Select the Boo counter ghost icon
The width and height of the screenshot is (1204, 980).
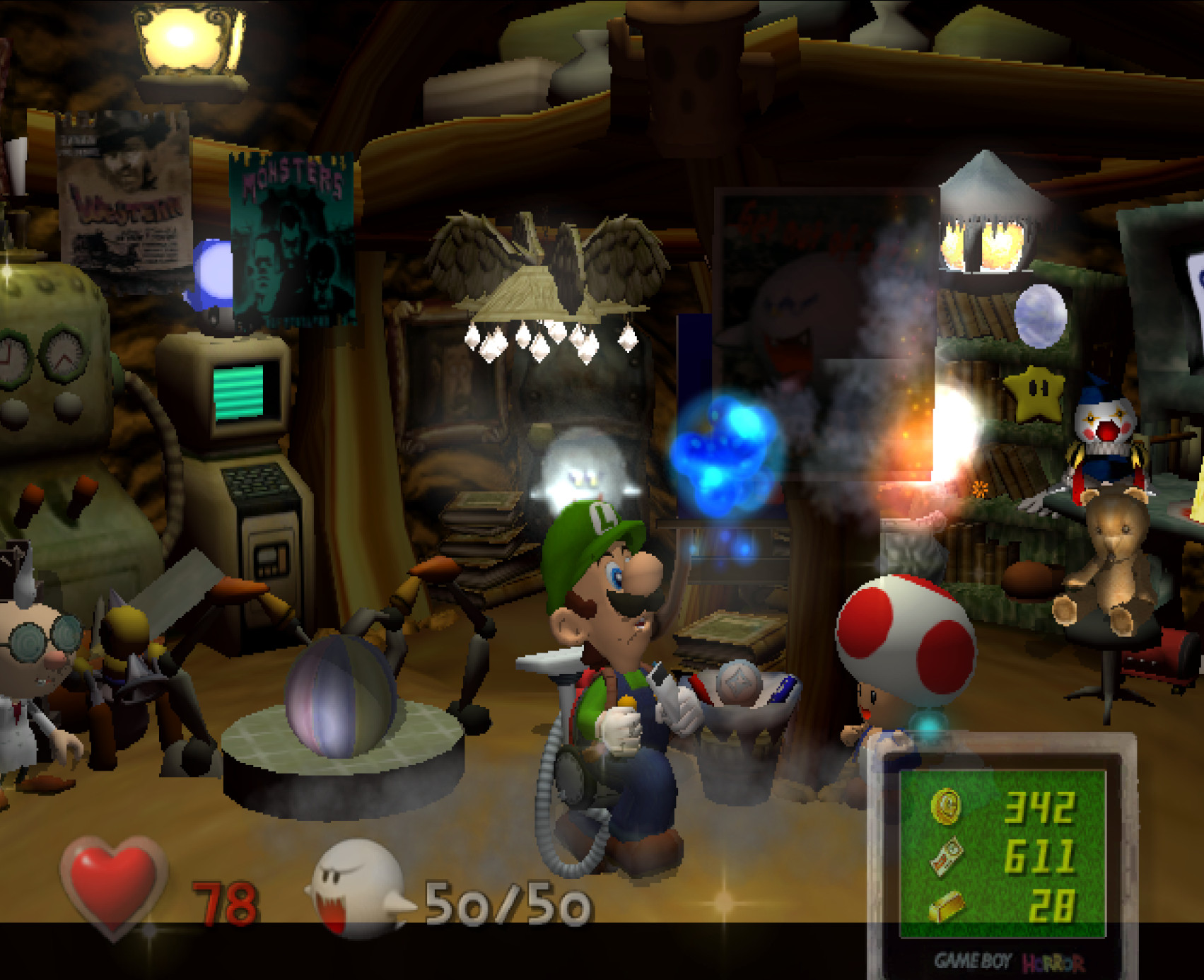(x=357, y=884)
